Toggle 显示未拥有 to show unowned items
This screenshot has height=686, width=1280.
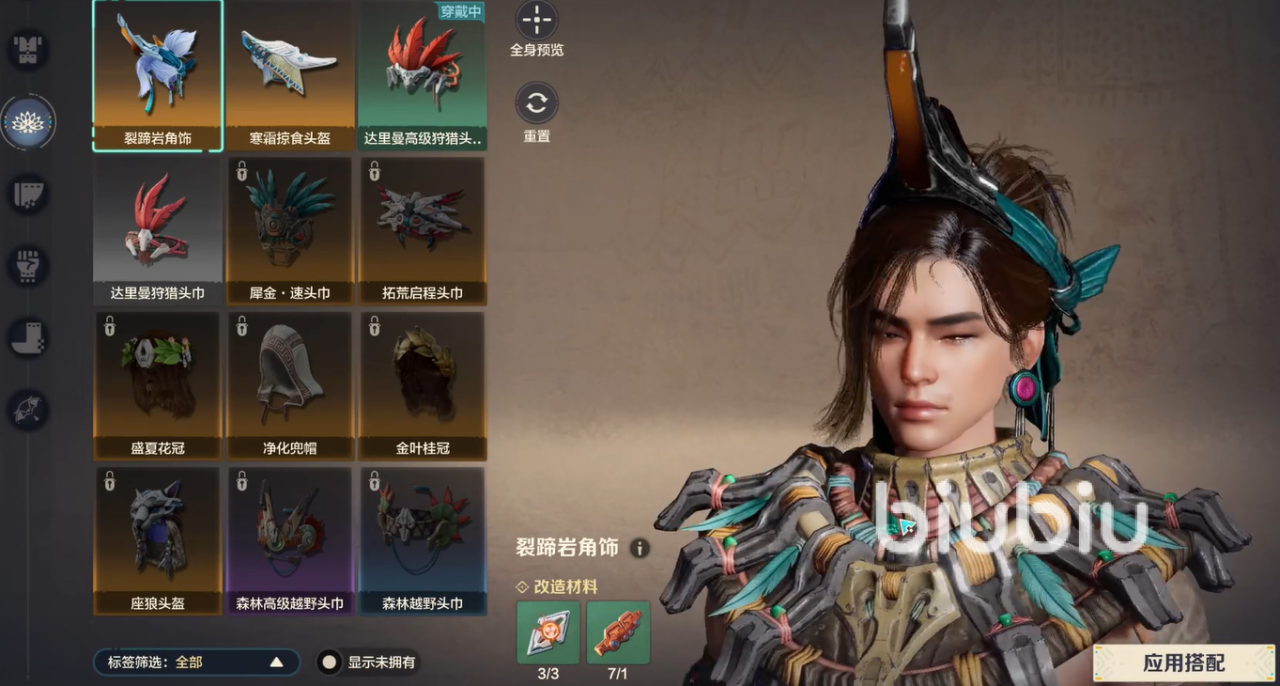(329, 662)
